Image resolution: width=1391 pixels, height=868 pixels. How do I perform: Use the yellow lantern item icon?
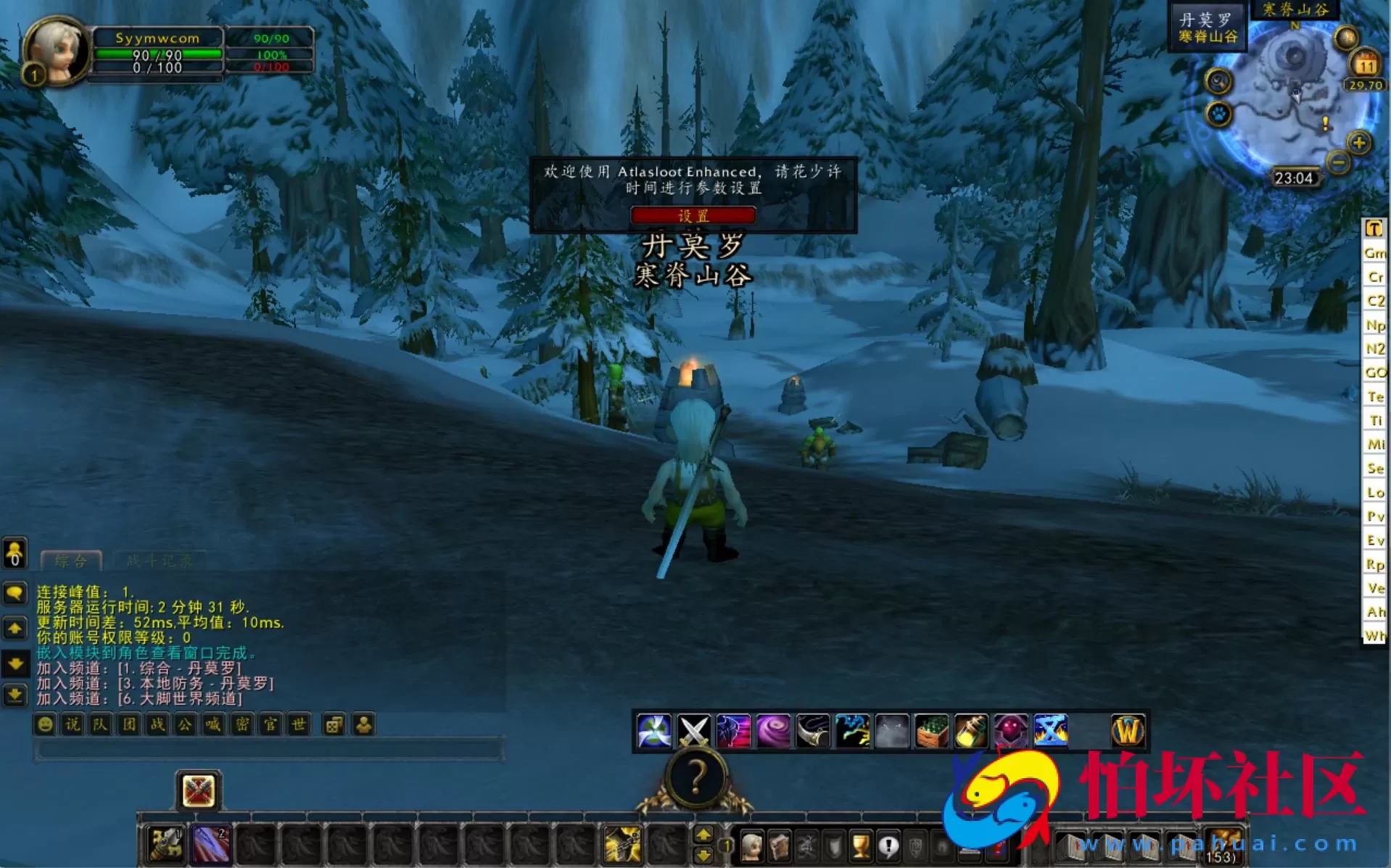pos(971,731)
